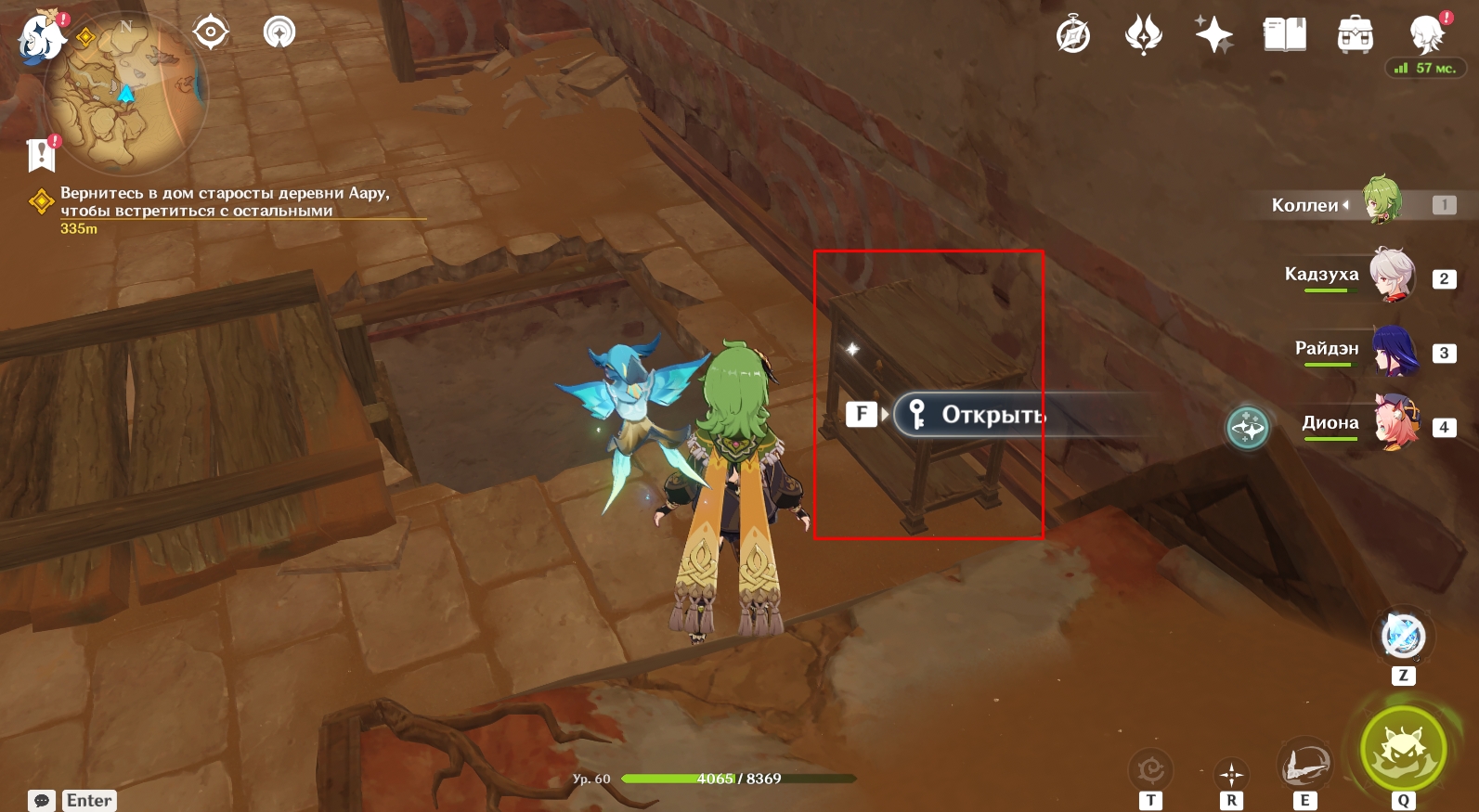Switch to party member Кадзуха
This screenshot has width=1479, height=812.
coord(1392,274)
